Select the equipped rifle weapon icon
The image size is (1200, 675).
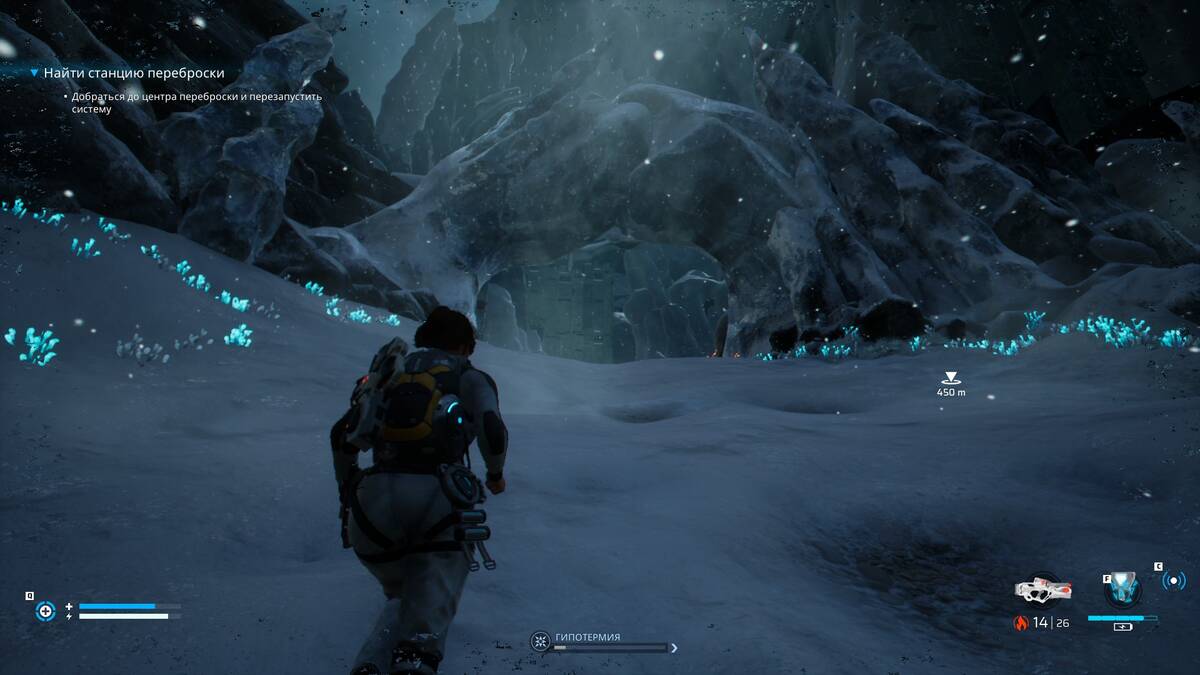click(1043, 589)
